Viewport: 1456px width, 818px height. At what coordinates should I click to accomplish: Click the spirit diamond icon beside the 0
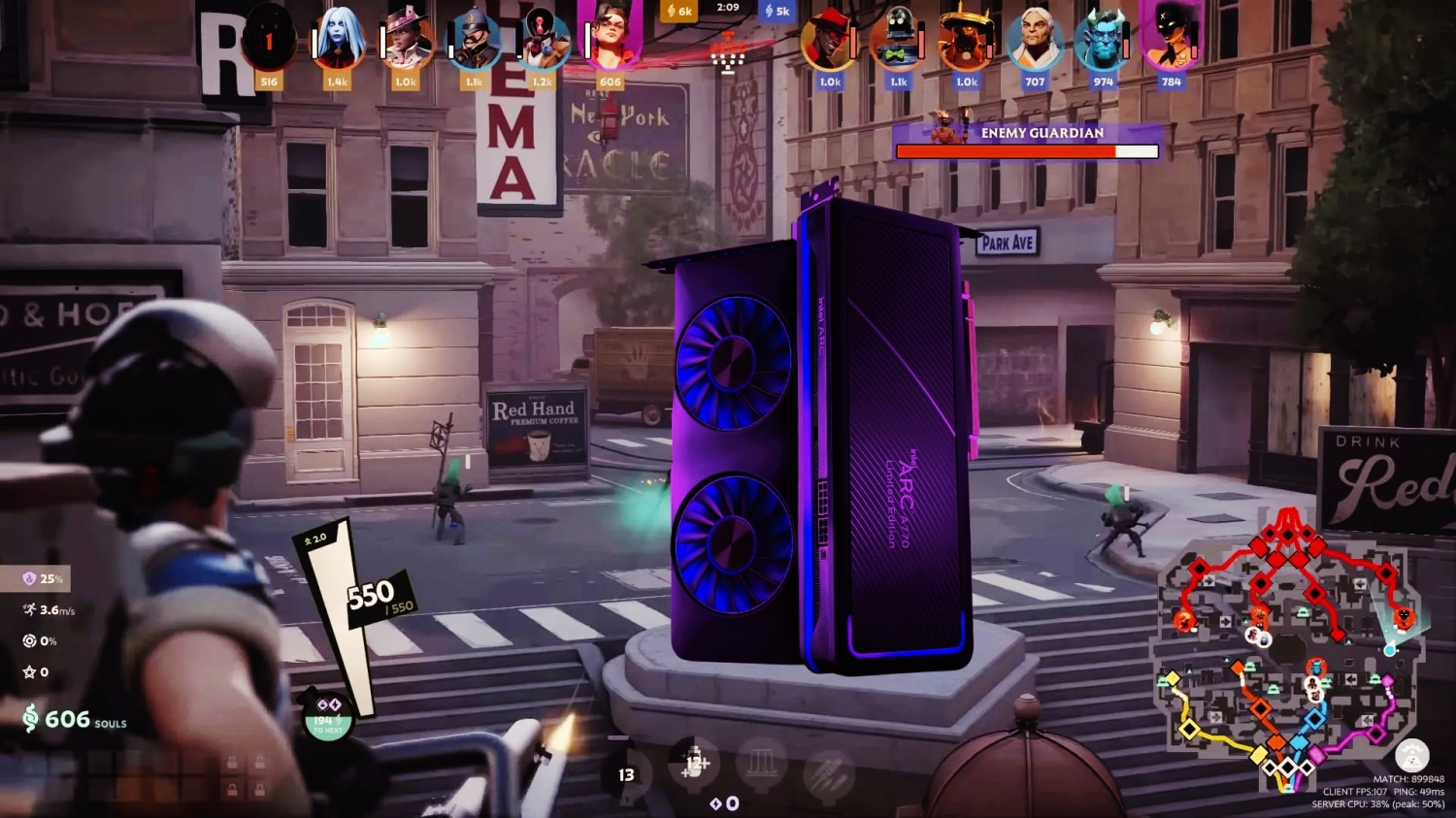point(715,803)
